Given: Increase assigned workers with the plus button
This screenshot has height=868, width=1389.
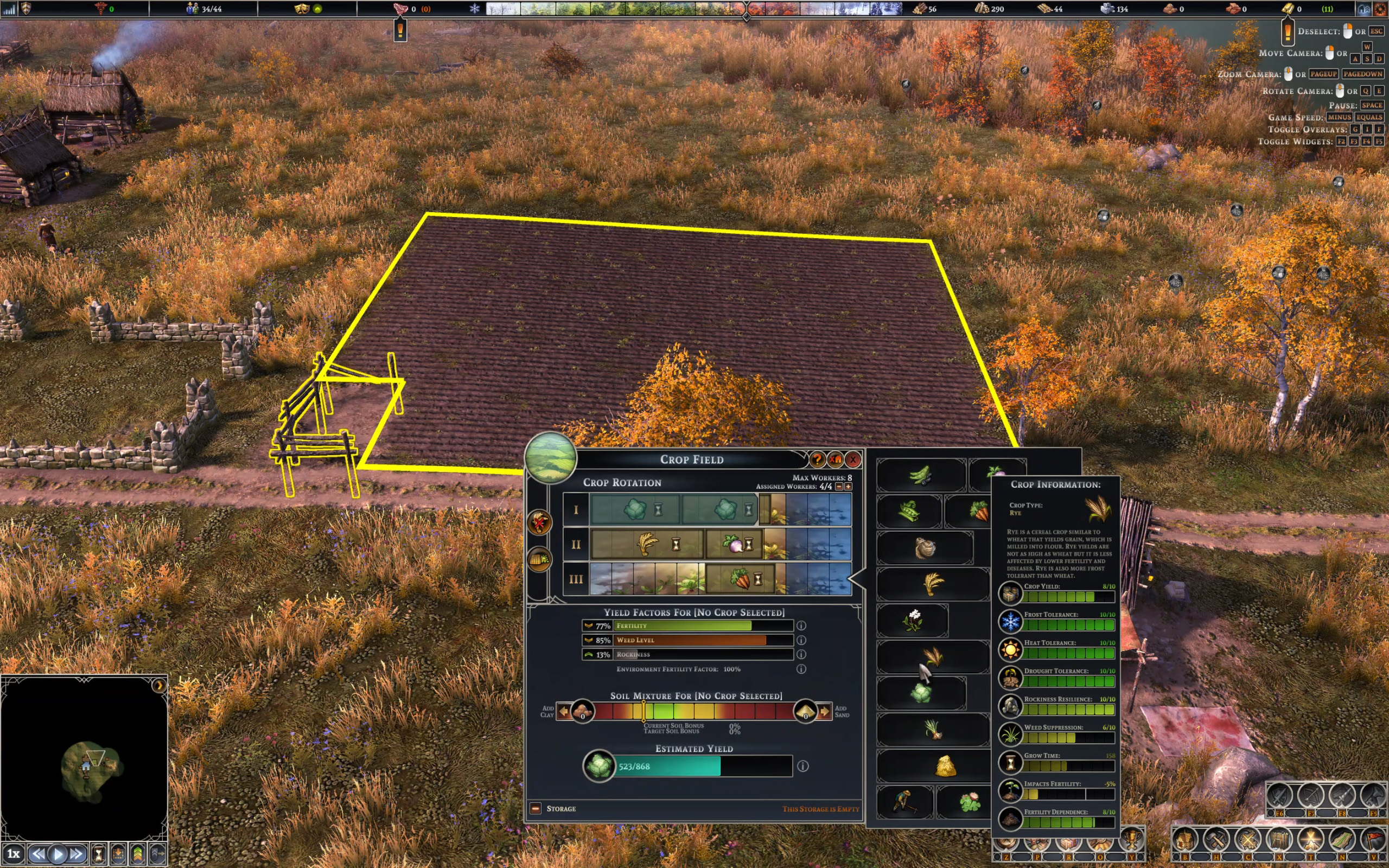Looking at the screenshot, I should tap(849, 487).
